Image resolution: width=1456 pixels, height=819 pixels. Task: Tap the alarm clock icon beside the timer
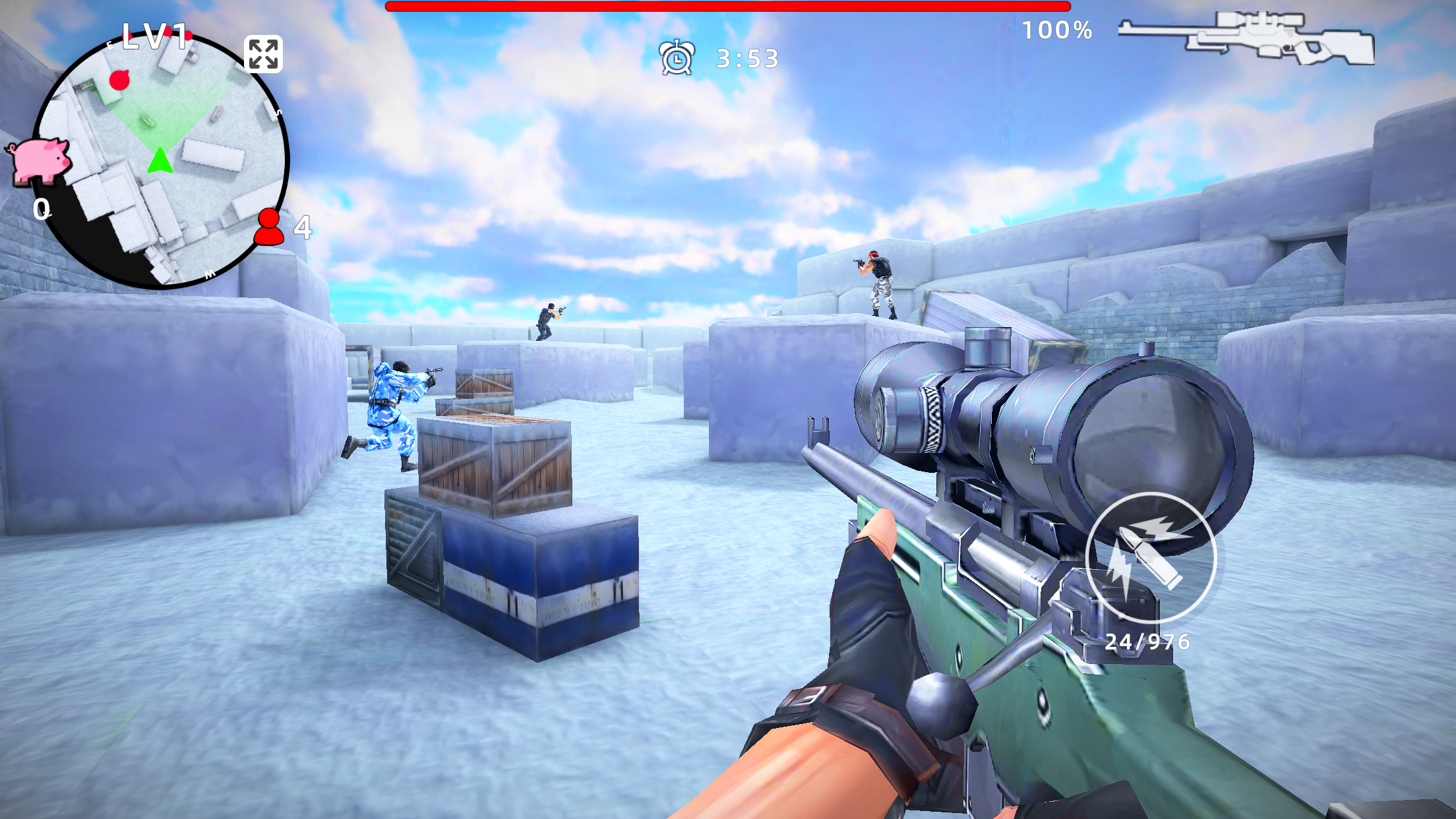tap(678, 58)
